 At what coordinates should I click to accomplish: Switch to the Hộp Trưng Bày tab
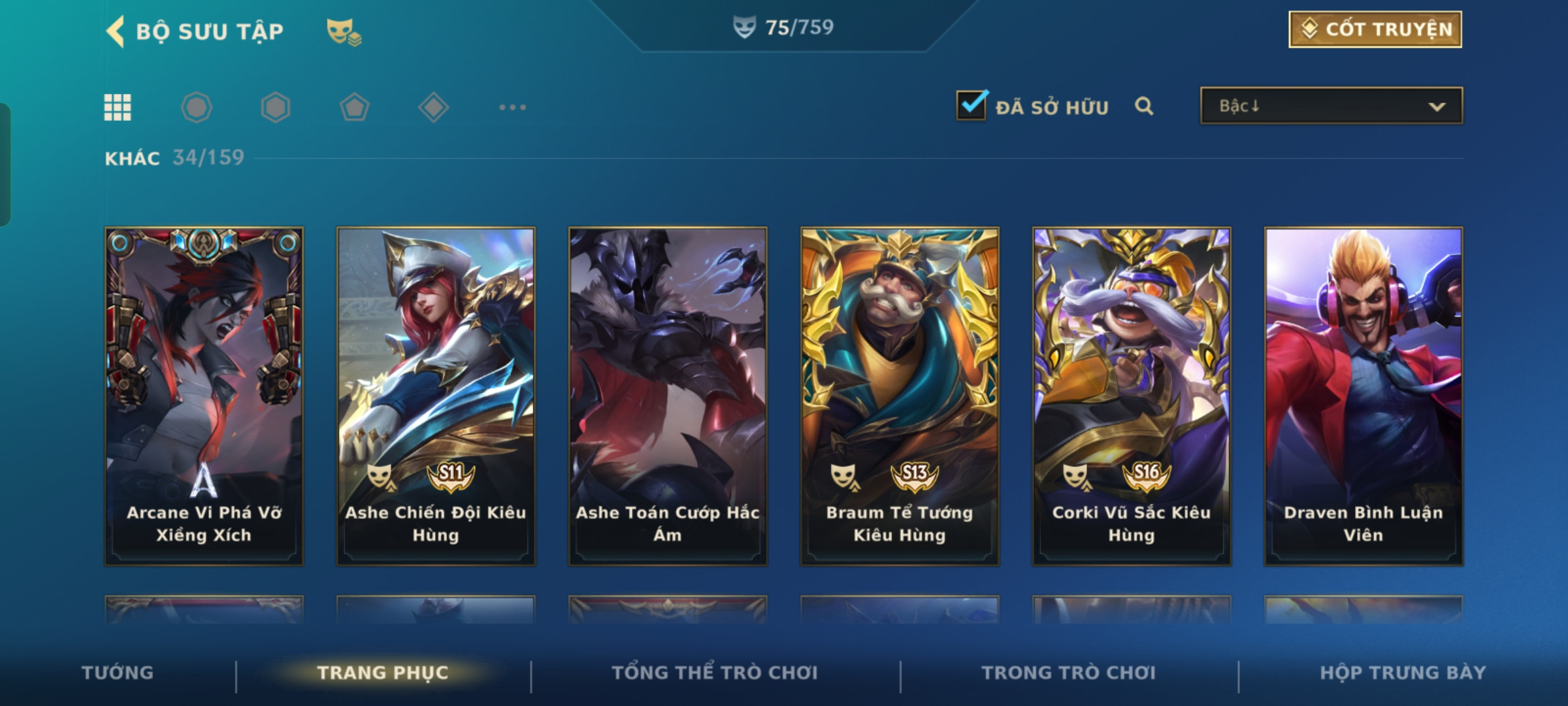(1403, 673)
